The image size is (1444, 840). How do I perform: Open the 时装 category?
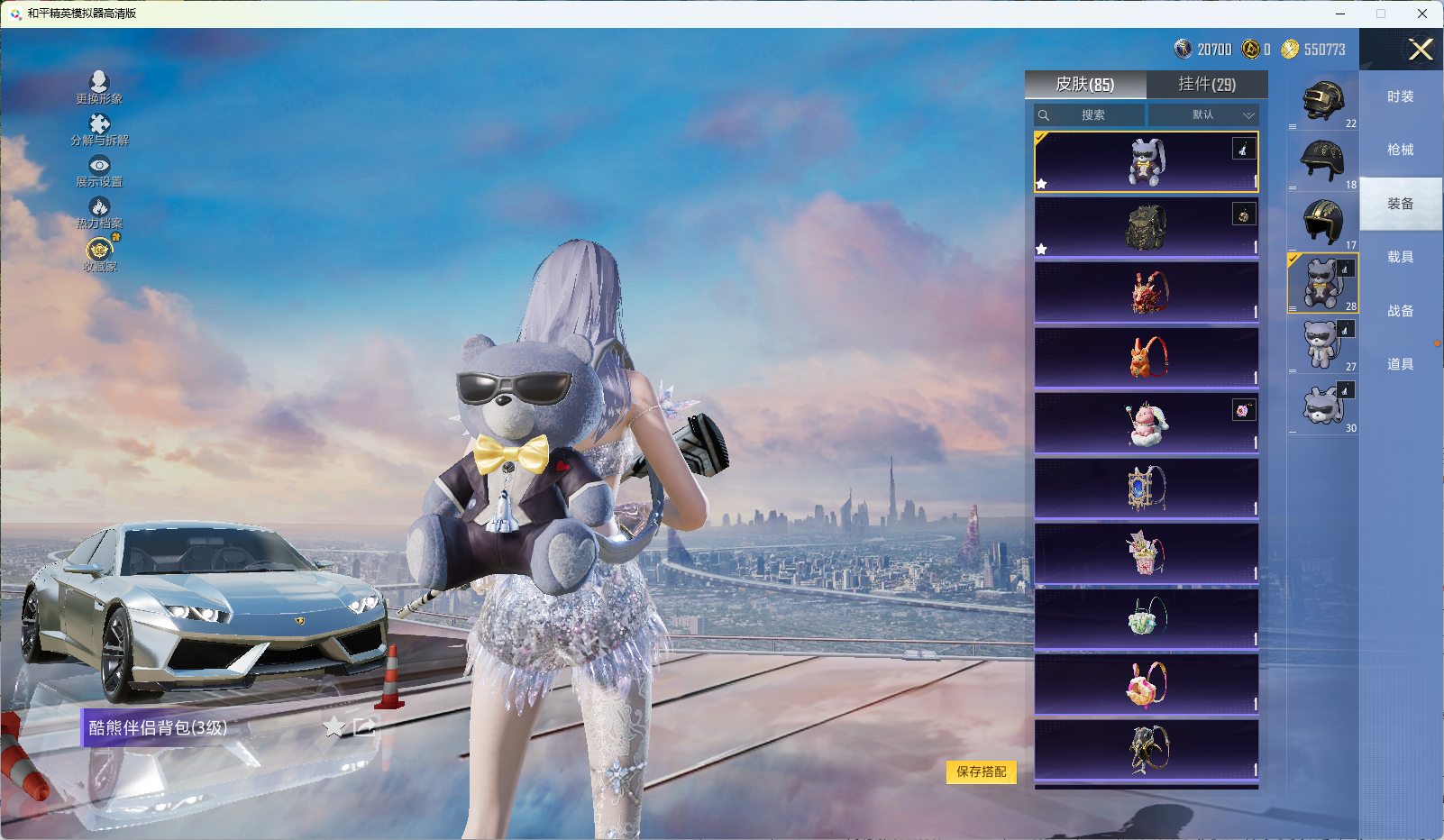pyautogui.click(x=1400, y=96)
